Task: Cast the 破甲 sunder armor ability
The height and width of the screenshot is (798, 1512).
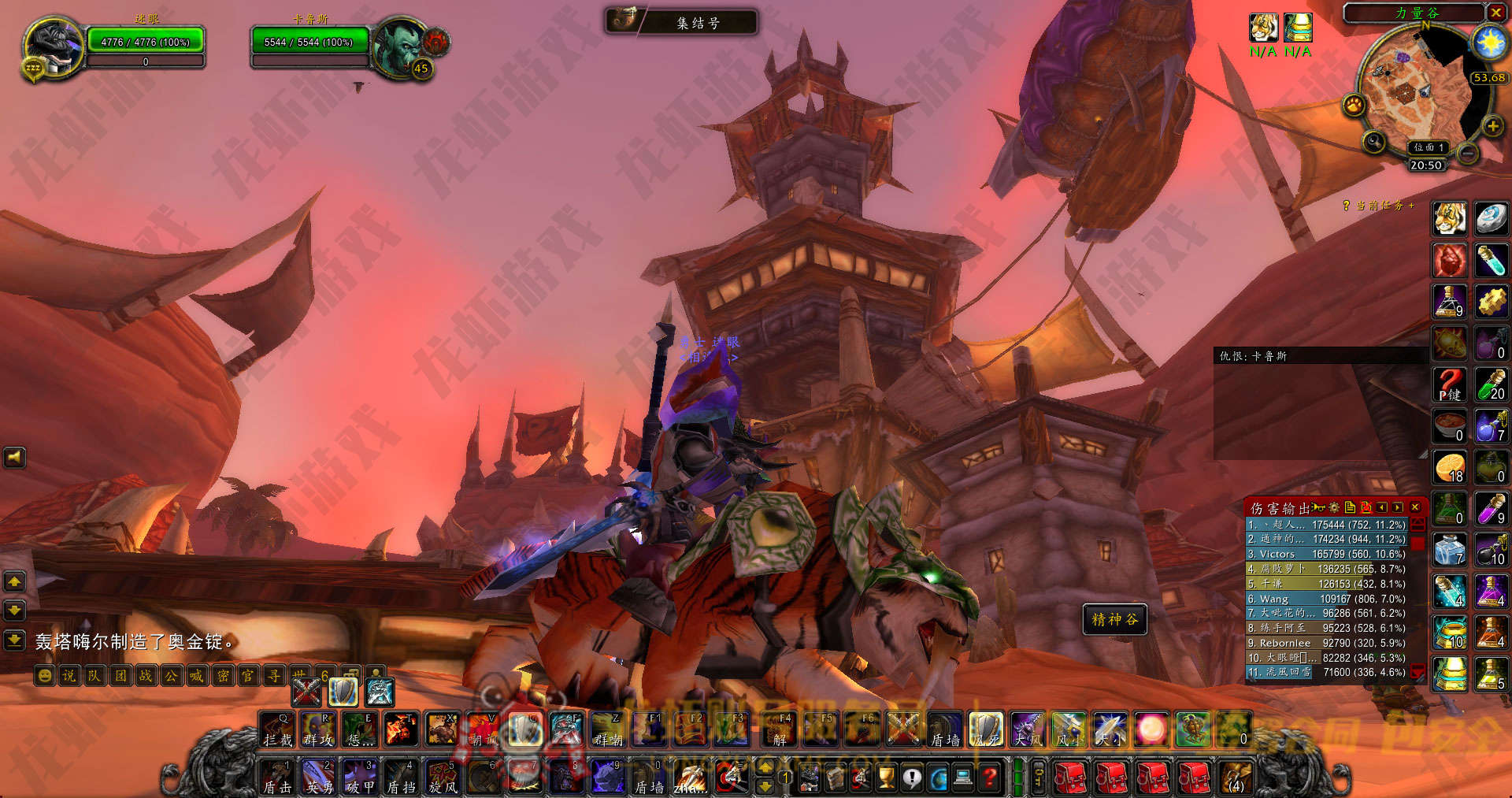Action: (x=360, y=776)
